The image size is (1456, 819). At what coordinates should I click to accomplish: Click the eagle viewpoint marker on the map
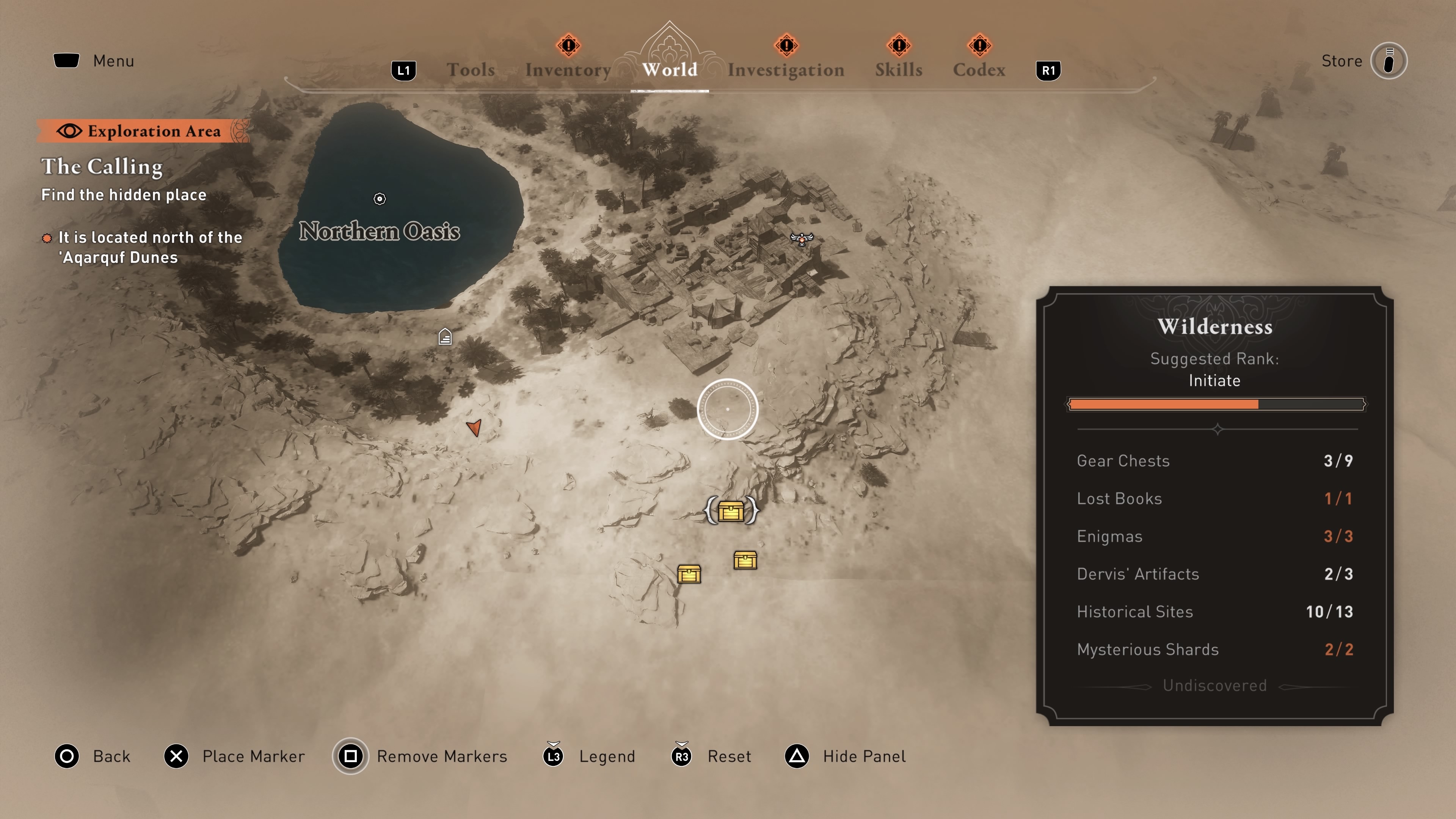(x=802, y=238)
